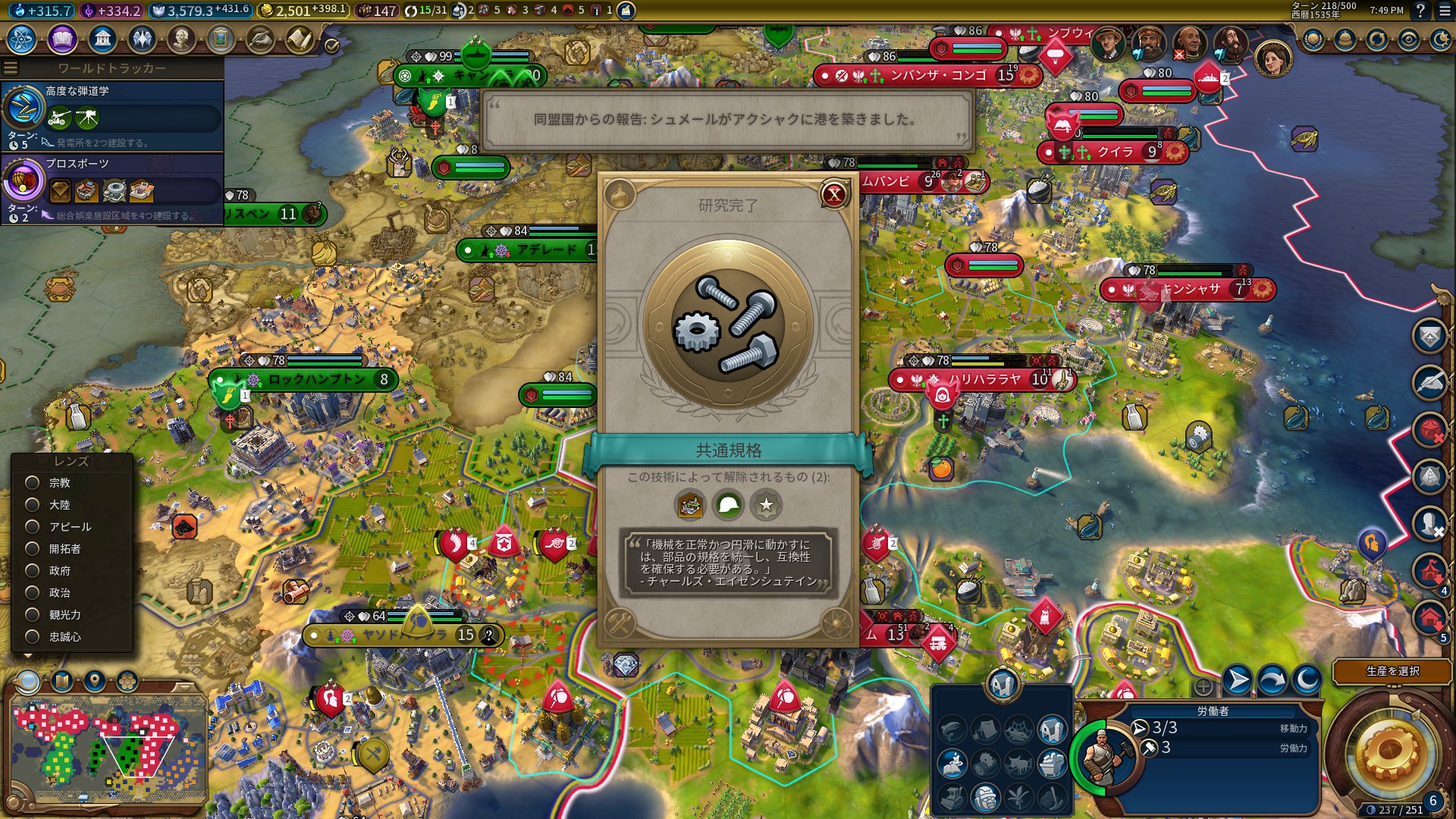Select the 高度な弾道学 research tracker

pos(112,115)
